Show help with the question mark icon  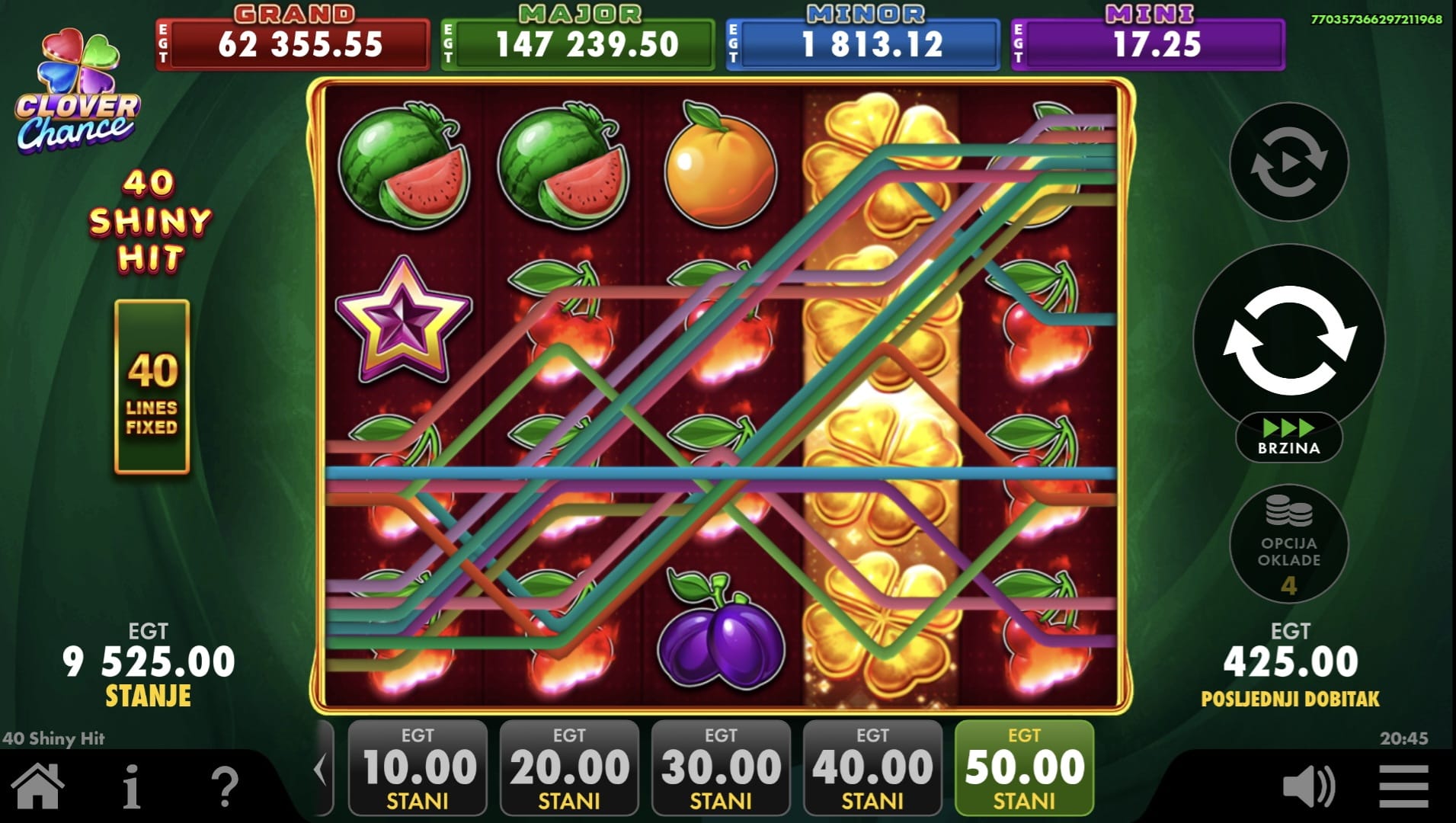tap(225, 786)
